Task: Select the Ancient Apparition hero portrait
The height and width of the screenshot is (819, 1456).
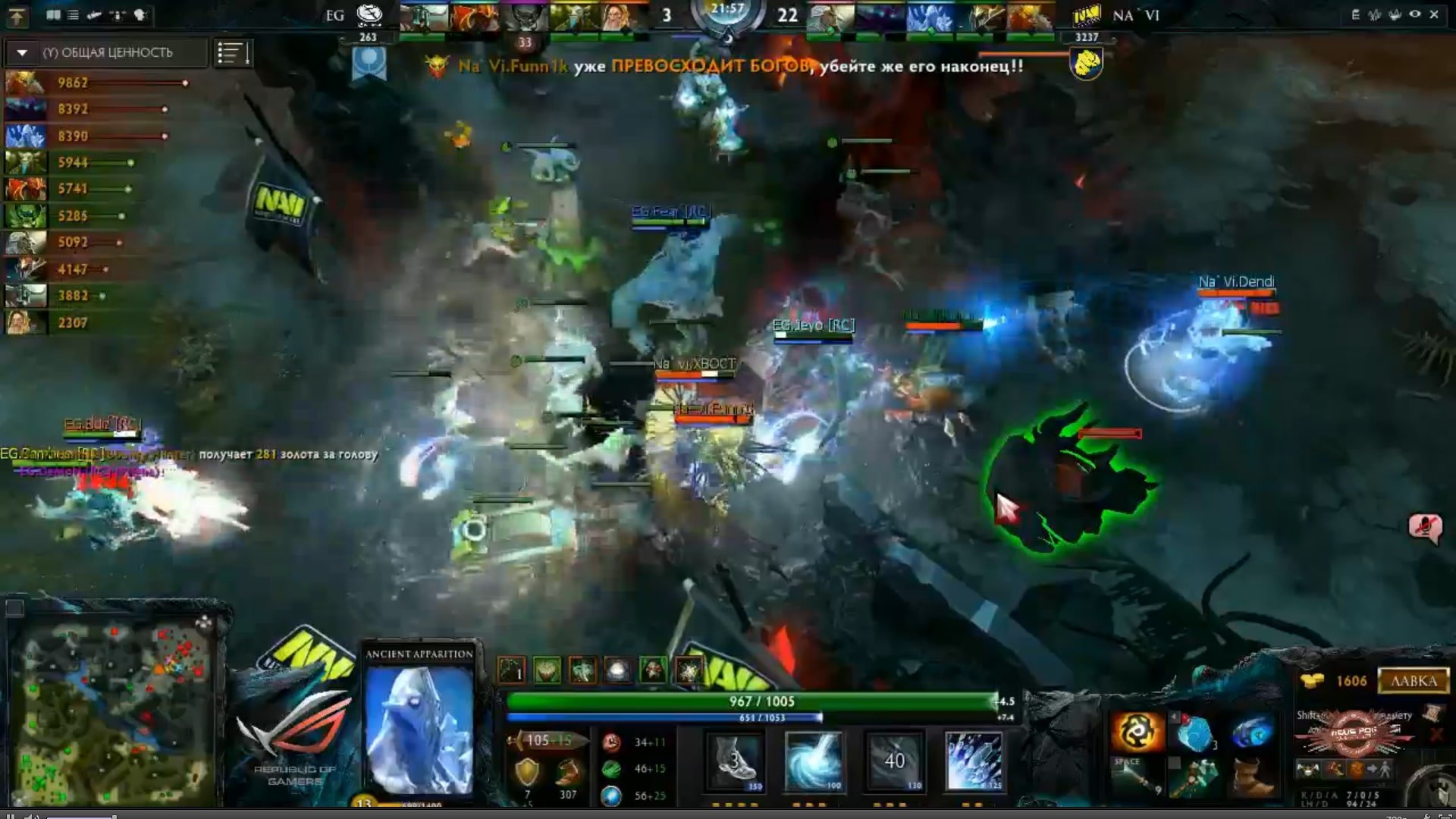Action: 419,728
